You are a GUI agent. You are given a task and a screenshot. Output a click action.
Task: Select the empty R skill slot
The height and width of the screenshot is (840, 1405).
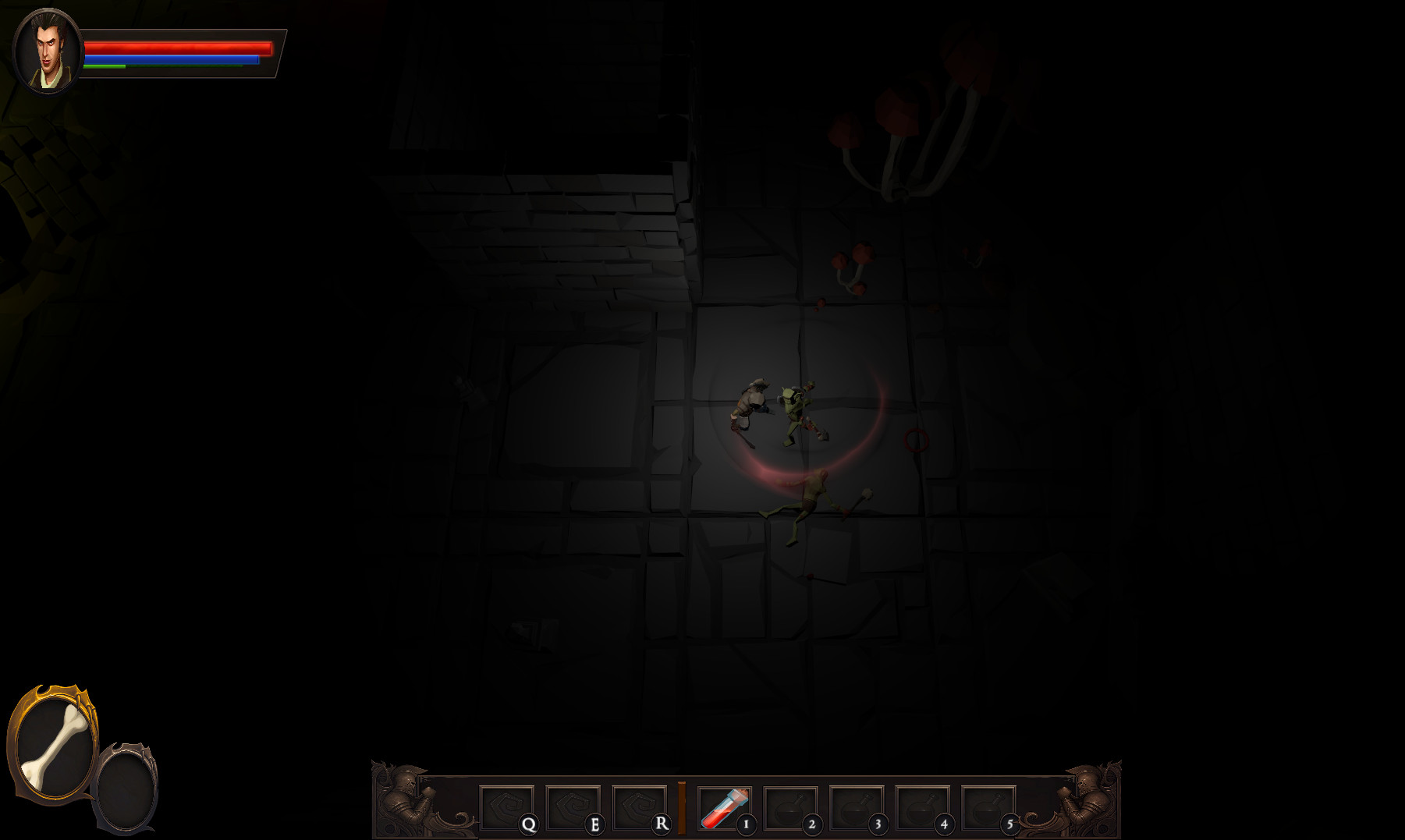[638, 806]
